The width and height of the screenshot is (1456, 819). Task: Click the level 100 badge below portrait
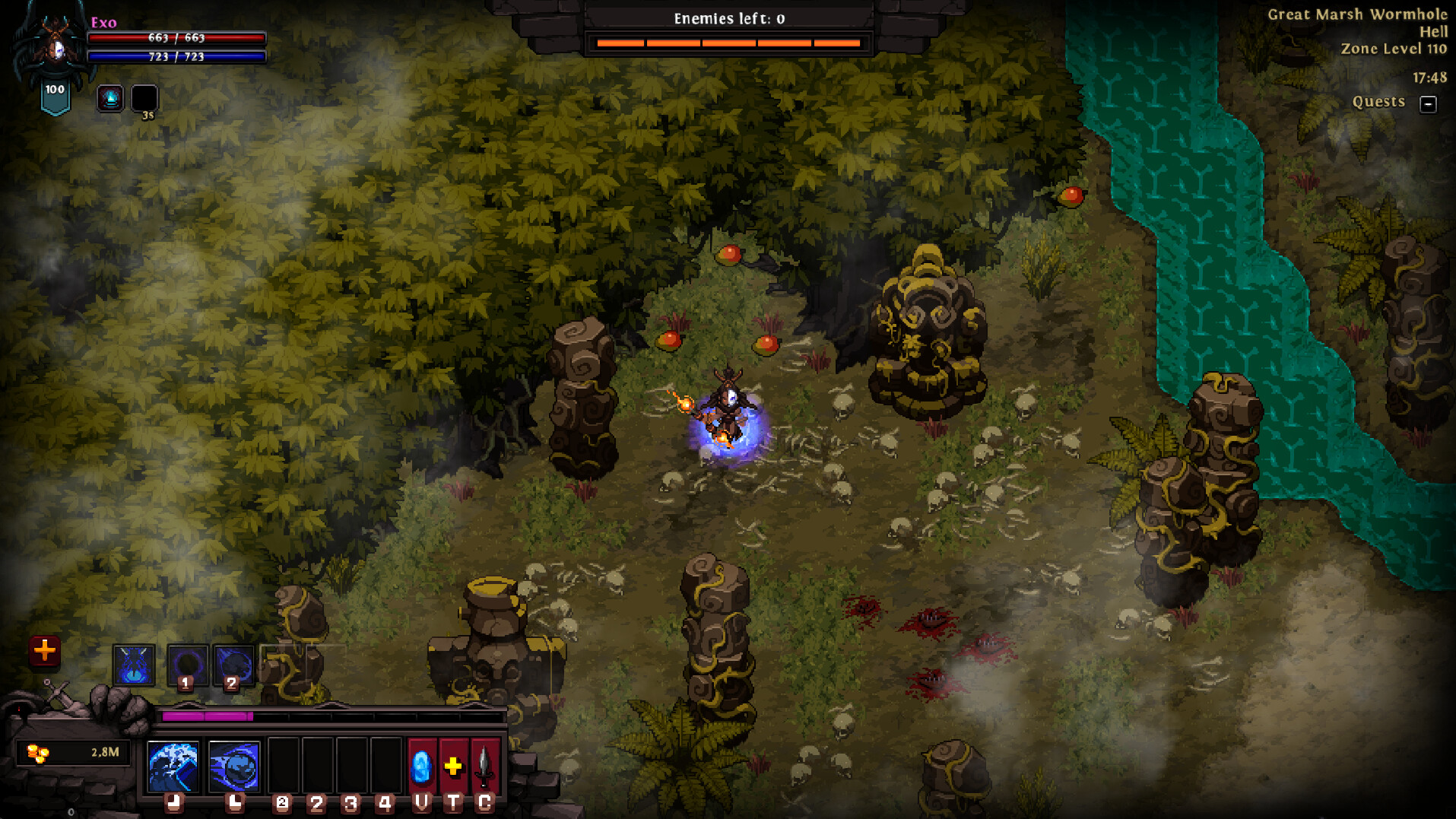click(53, 90)
